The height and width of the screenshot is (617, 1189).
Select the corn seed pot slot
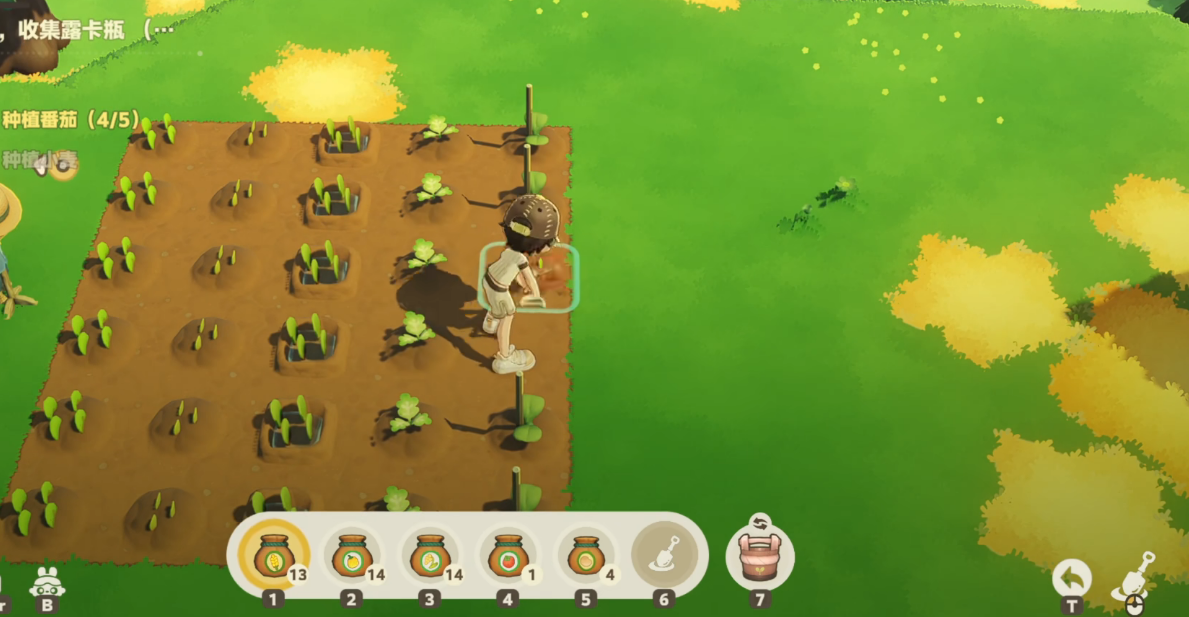click(x=272, y=556)
